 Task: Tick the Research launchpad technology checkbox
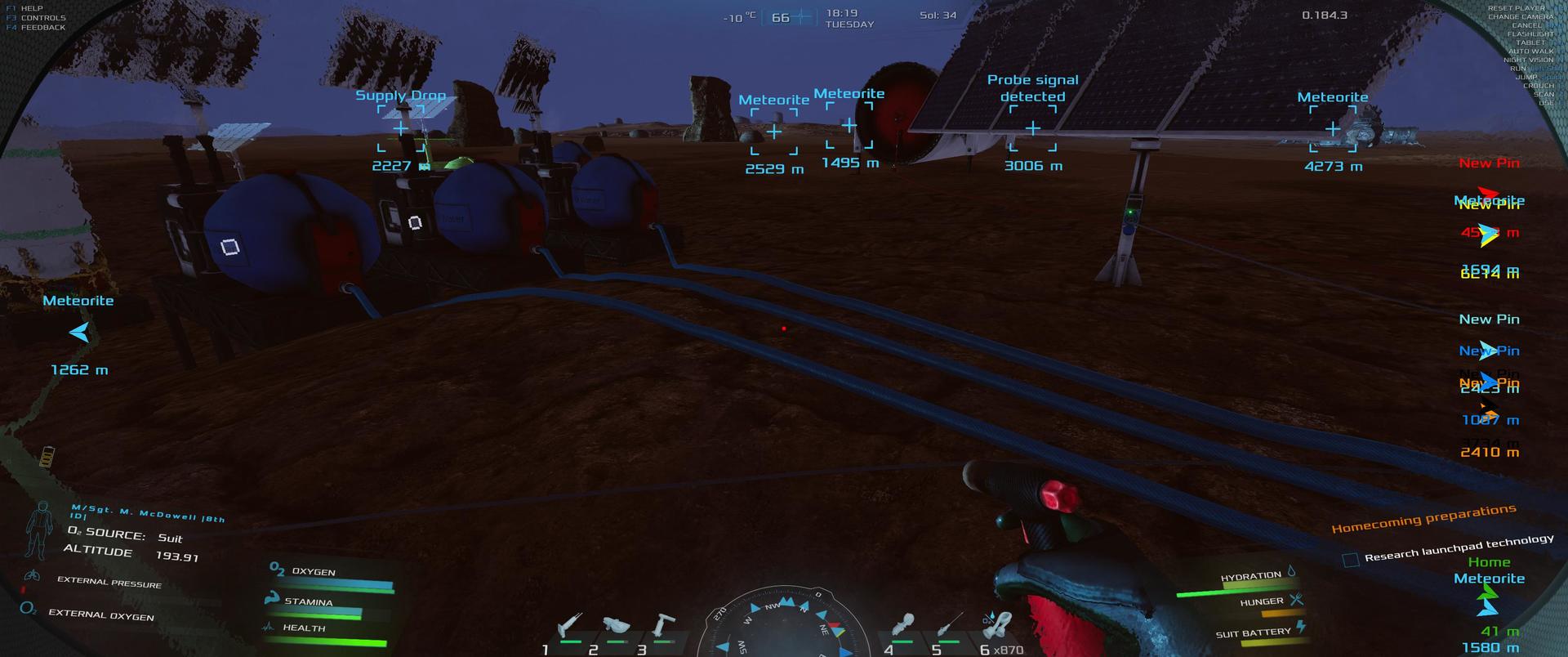[x=1351, y=560]
